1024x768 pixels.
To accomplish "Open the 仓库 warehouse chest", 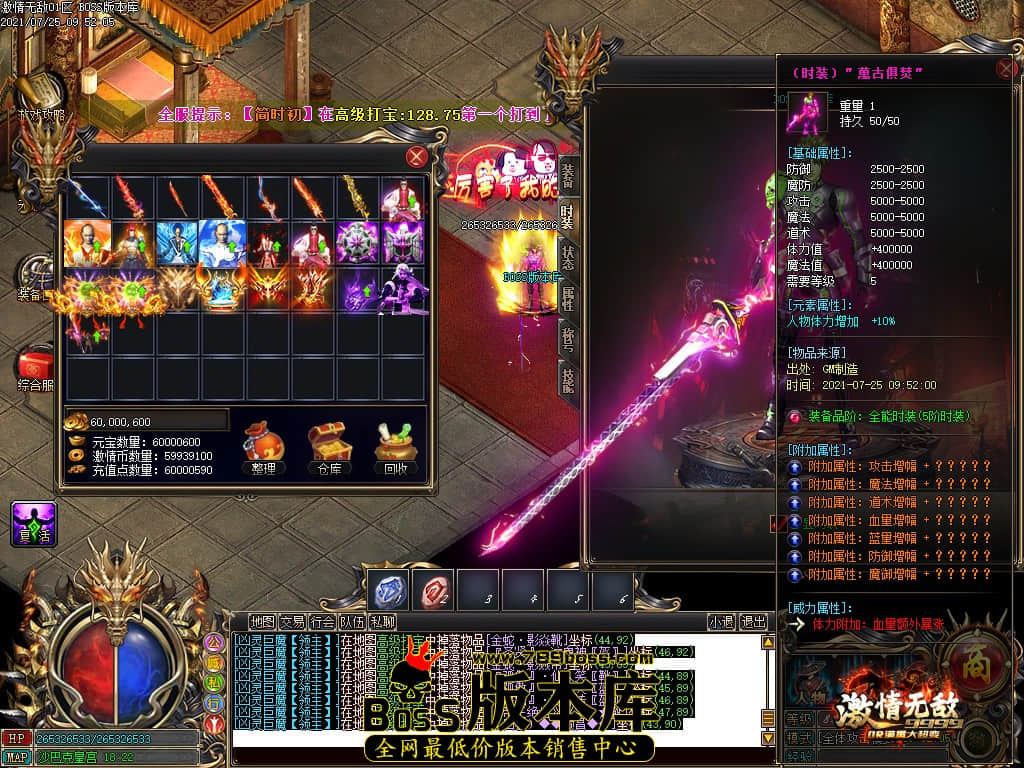I will [329, 447].
